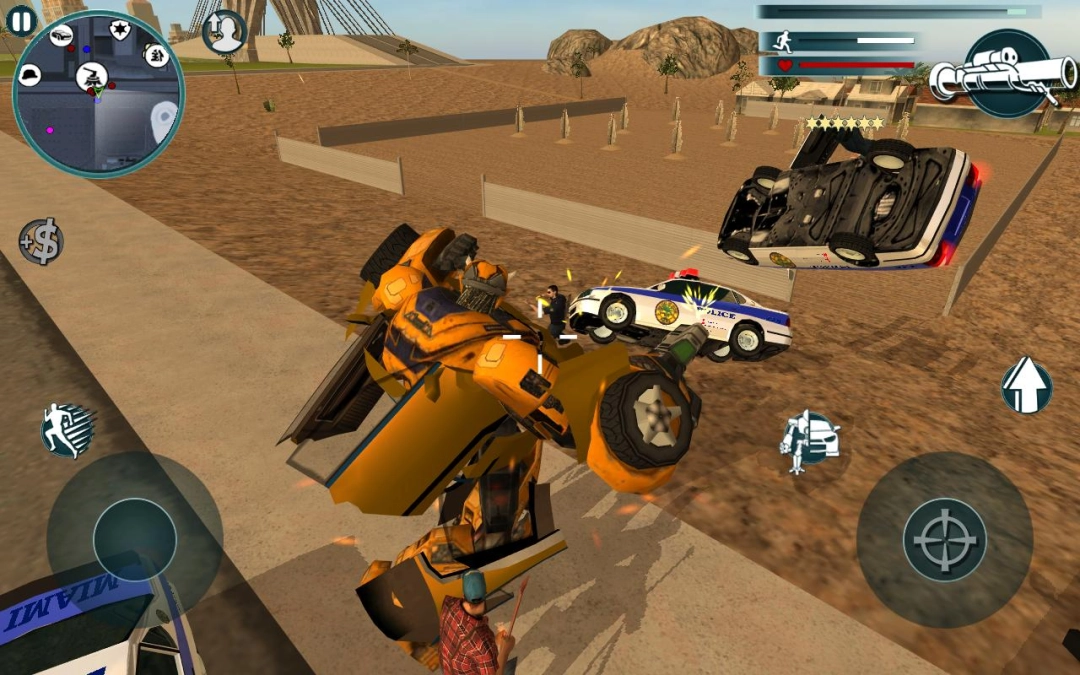Tap the character swap icon
The height and width of the screenshot is (675, 1080).
pyautogui.click(x=224, y=32)
